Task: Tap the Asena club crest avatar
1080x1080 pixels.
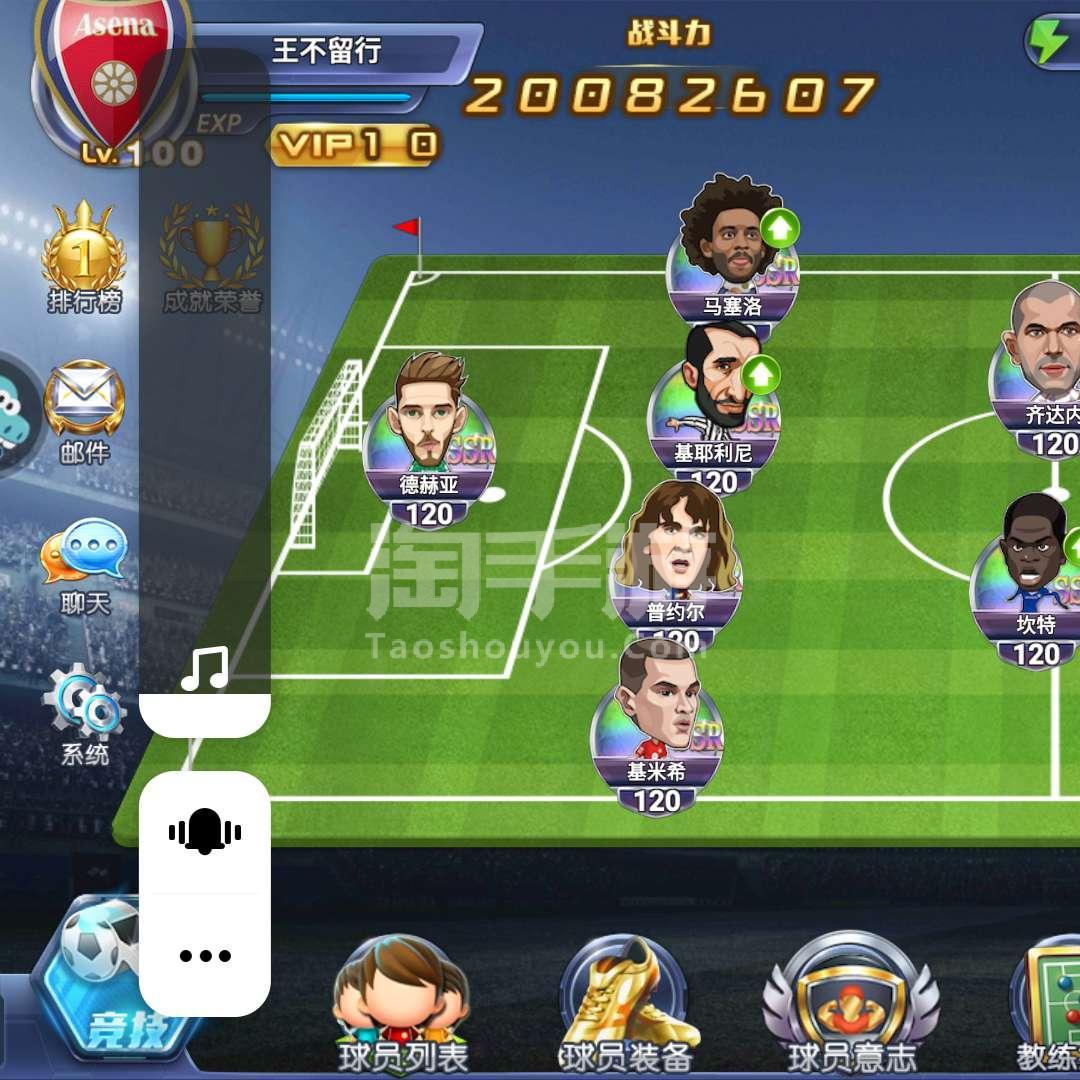Action: coord(112,72)
